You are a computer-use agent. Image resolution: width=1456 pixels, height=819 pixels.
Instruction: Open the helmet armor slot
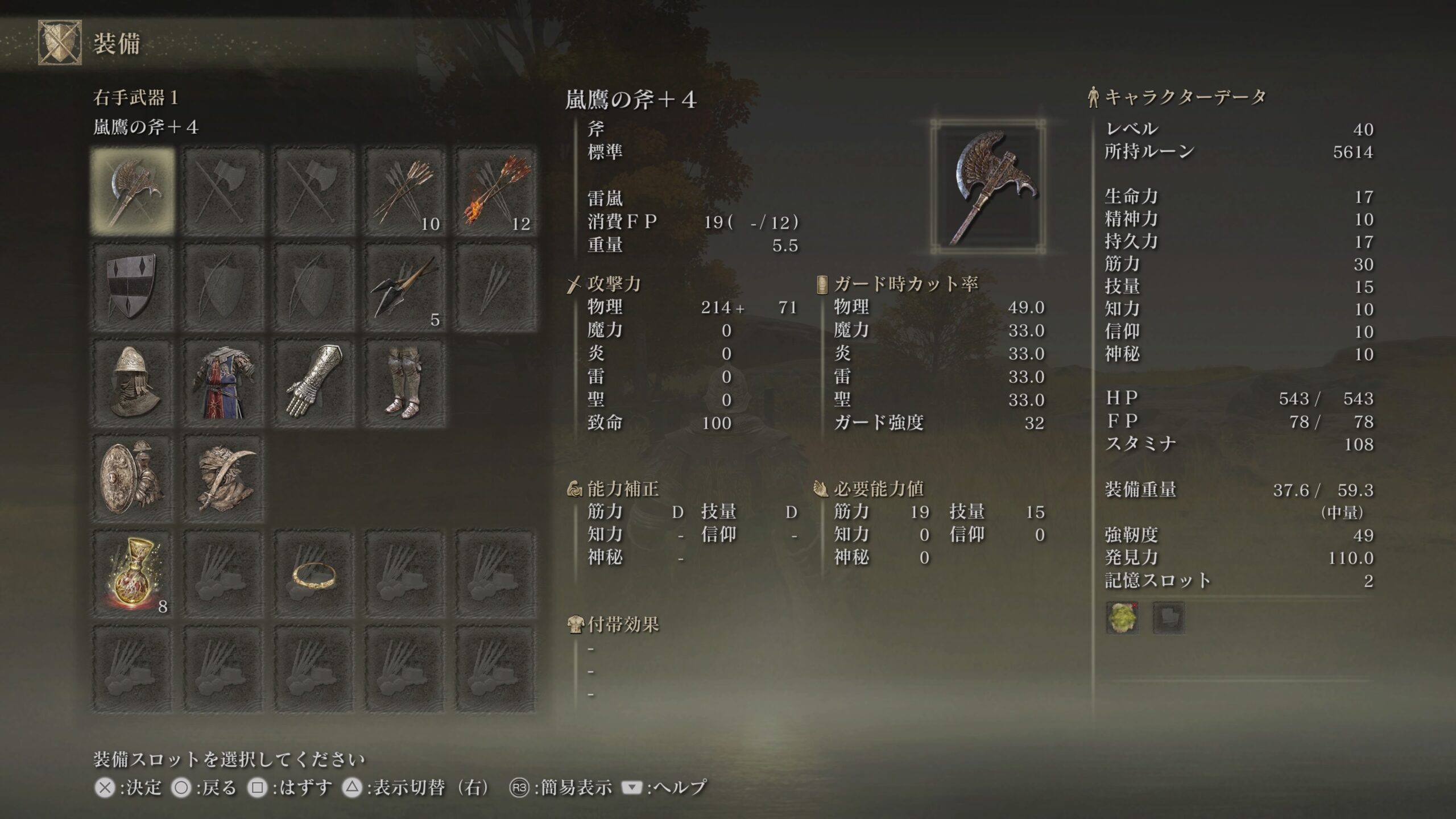(133, 383)
